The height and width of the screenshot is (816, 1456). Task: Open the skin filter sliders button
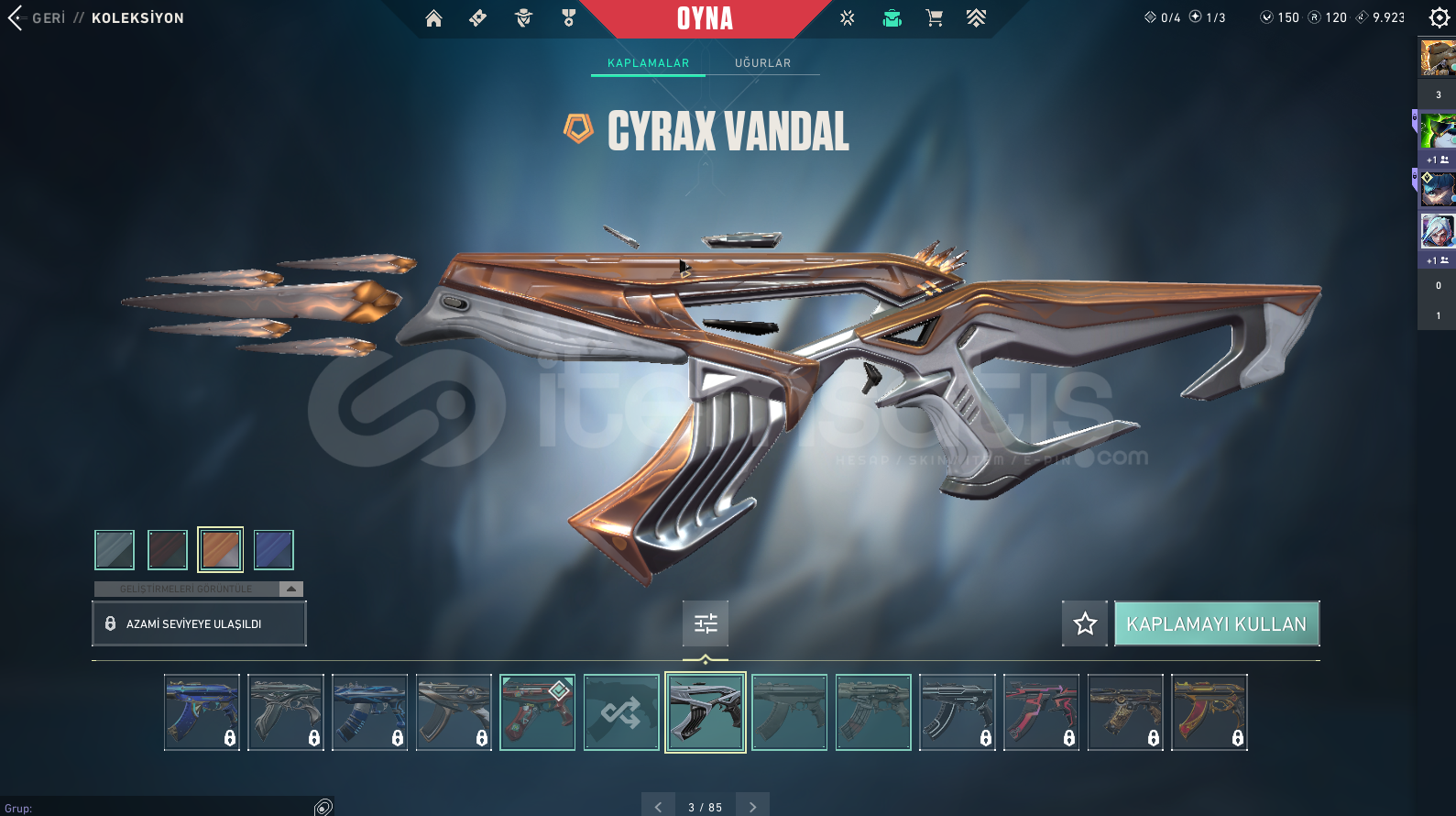click(x=706, y=623)
